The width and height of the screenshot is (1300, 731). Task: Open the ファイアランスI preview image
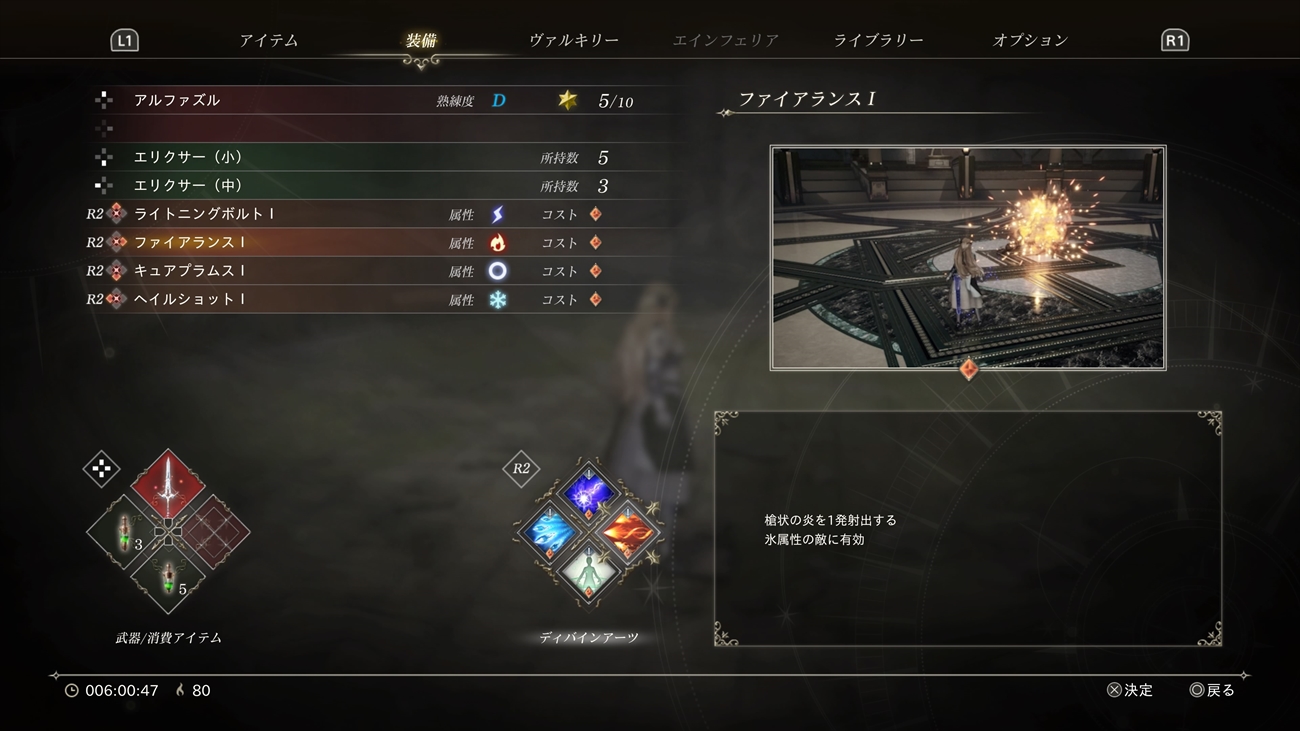[x=967, y=257]
